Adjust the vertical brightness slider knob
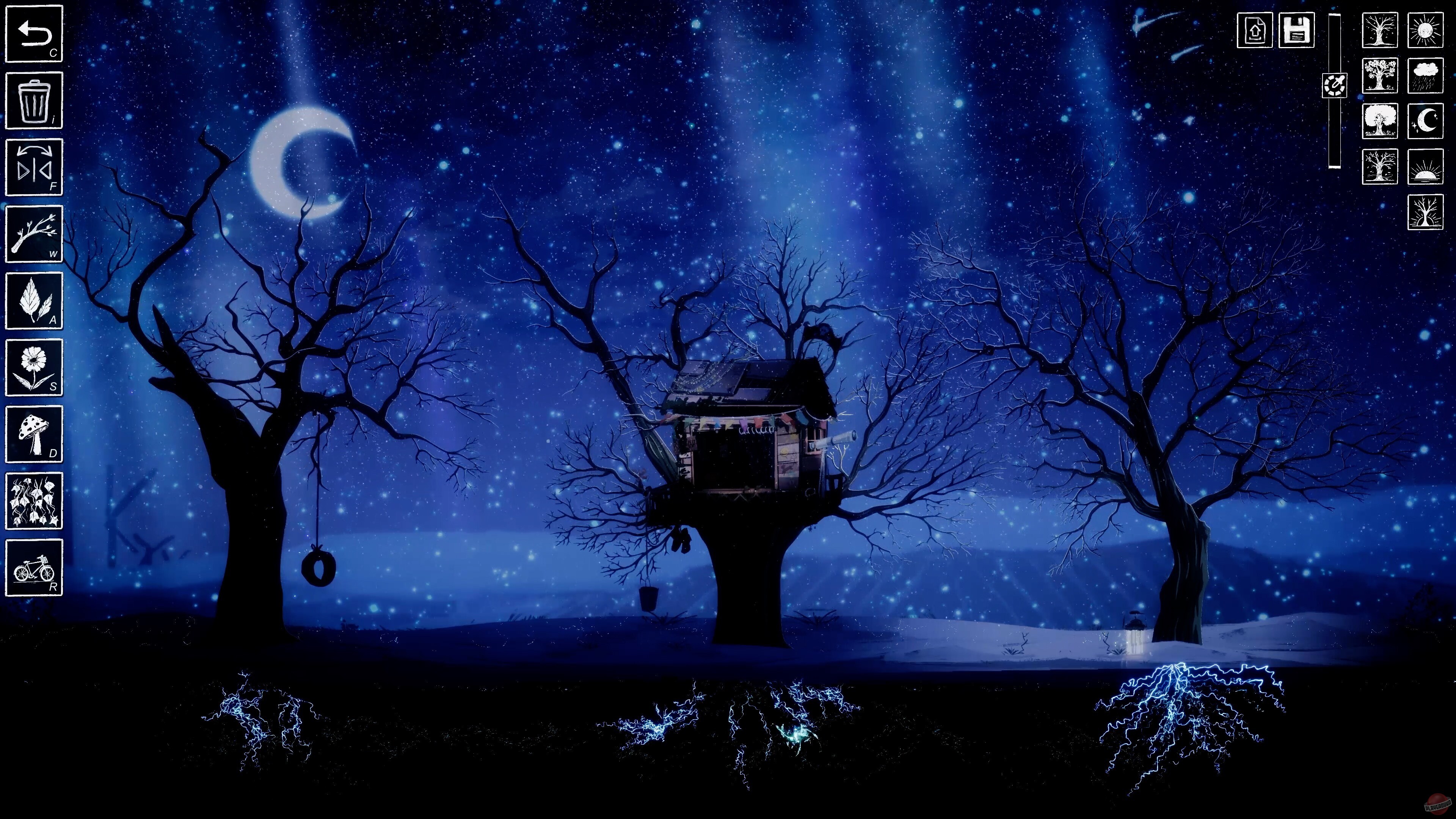The image size is (1456, 819). click(x=1335, y=86)
